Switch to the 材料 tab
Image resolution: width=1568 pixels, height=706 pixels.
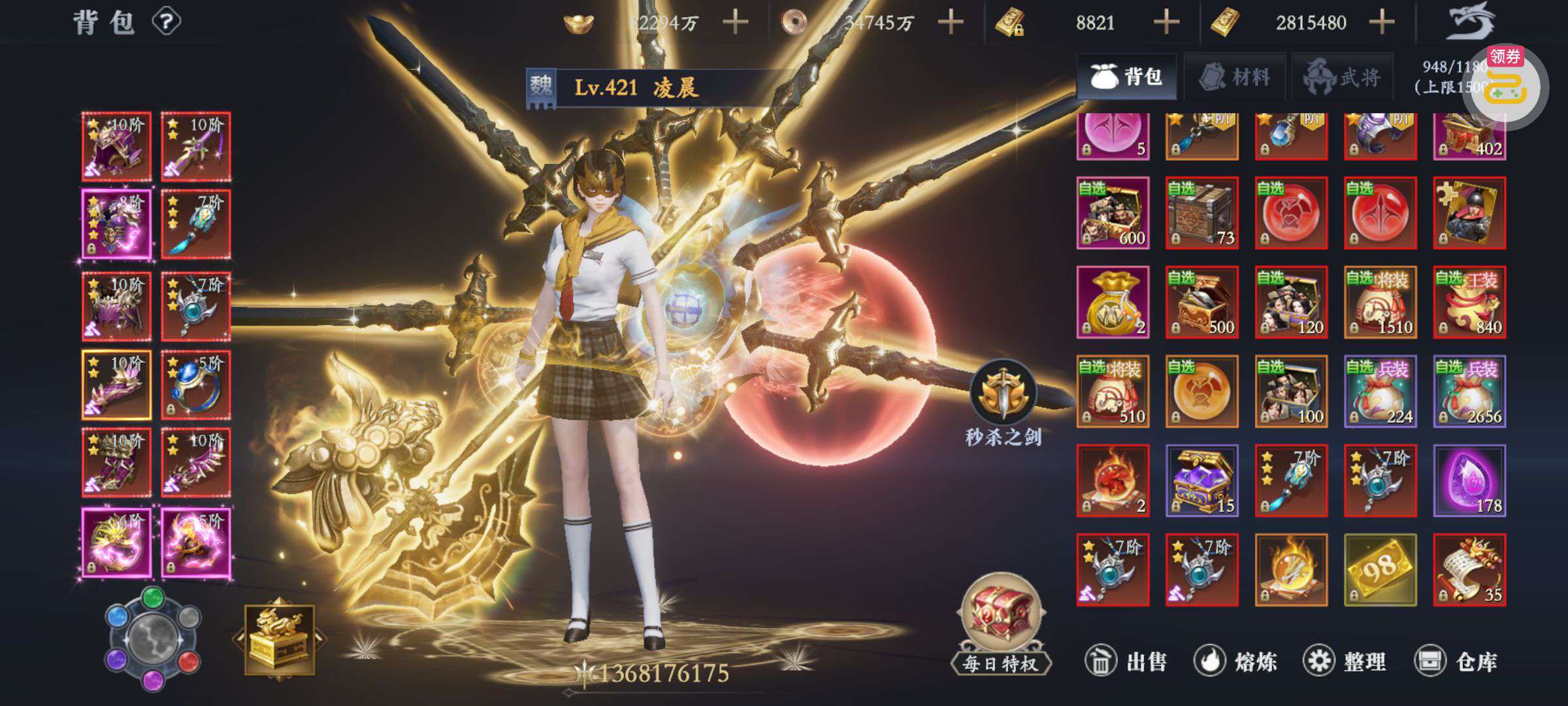pyautogui.click(x=1234, y=77)
